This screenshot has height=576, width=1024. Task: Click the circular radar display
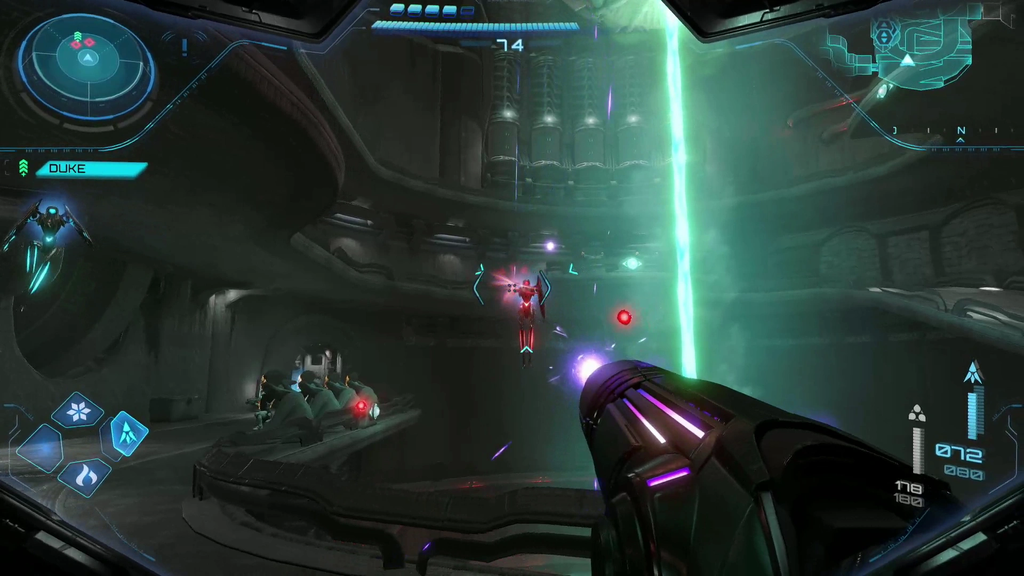tap(87, 65)
